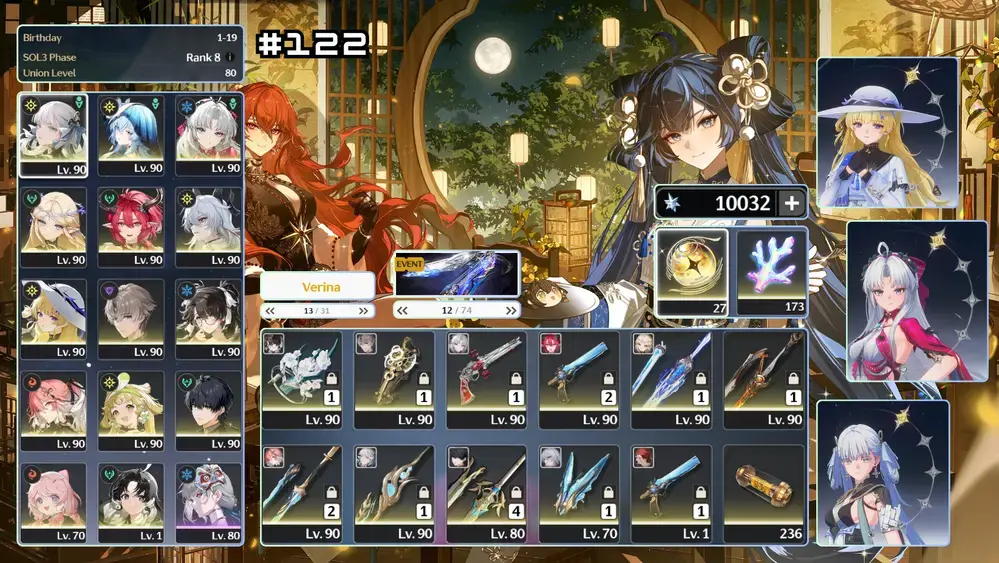
Task: Open the EVENT weapon banner thumbnail
Action: pyautogui.click(x=457, y=274)
